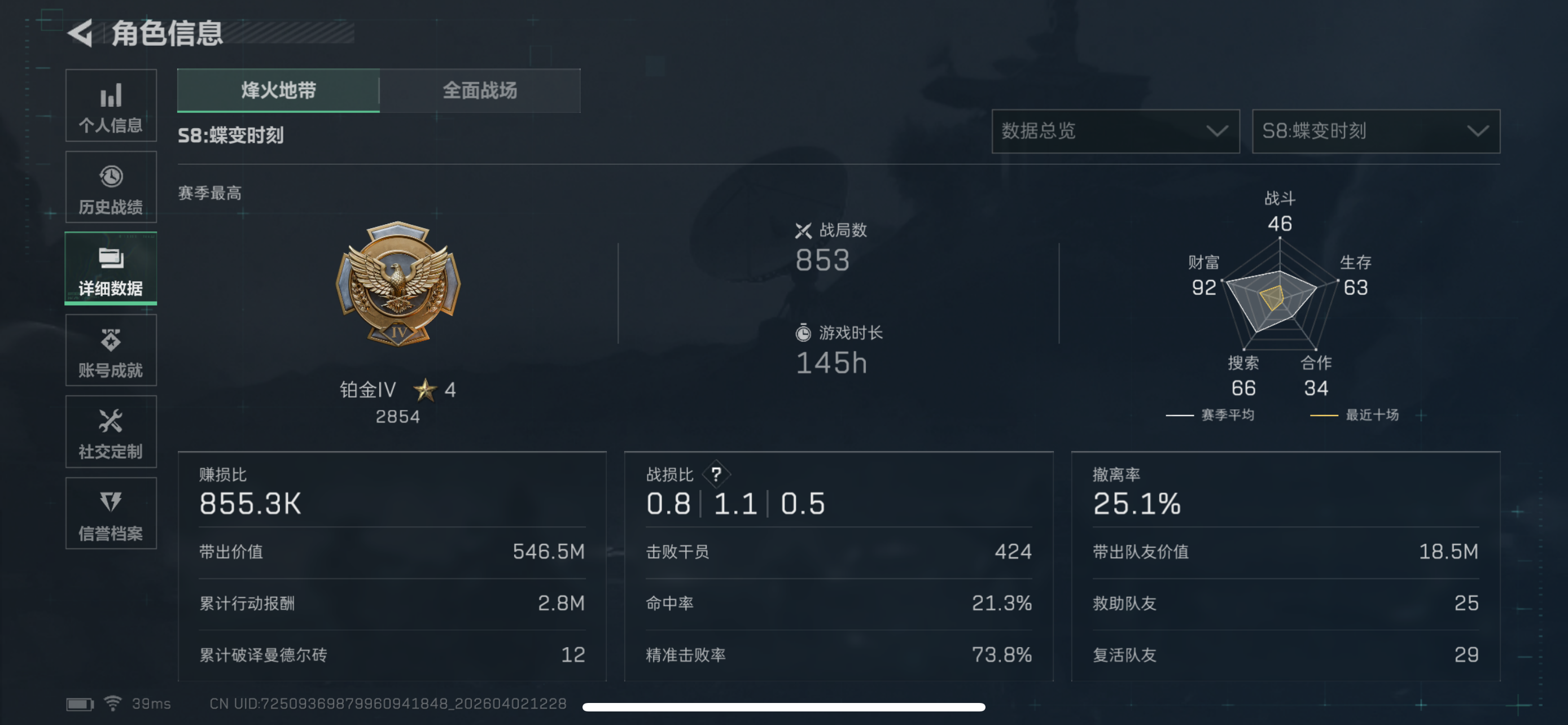
Task: Switch to the 全面战场 tab
Action: pyautogui.click(x=480, y=90)
